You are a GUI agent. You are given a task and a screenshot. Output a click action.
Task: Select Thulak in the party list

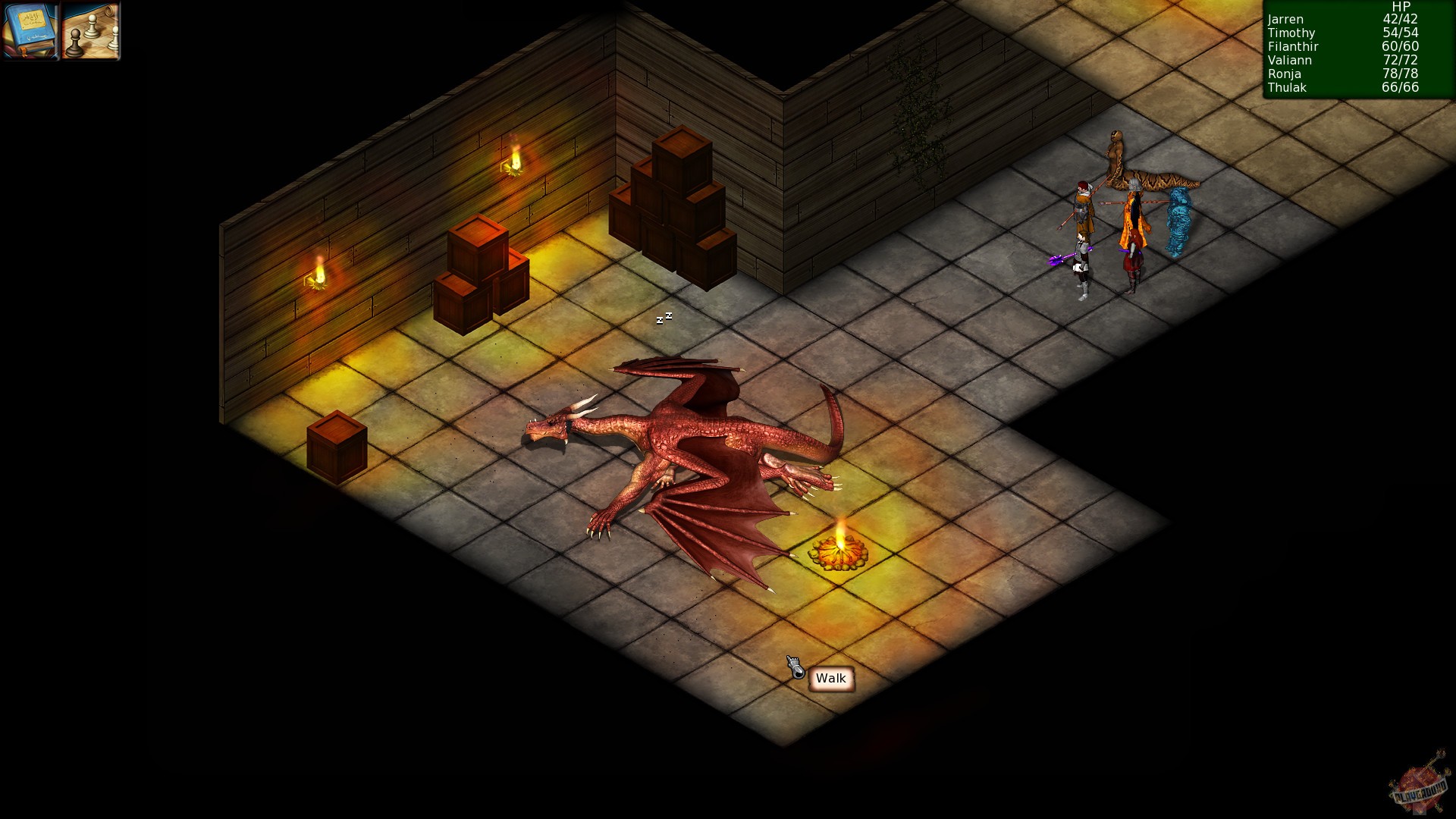pyautogui.click(x=1287, y=87)
